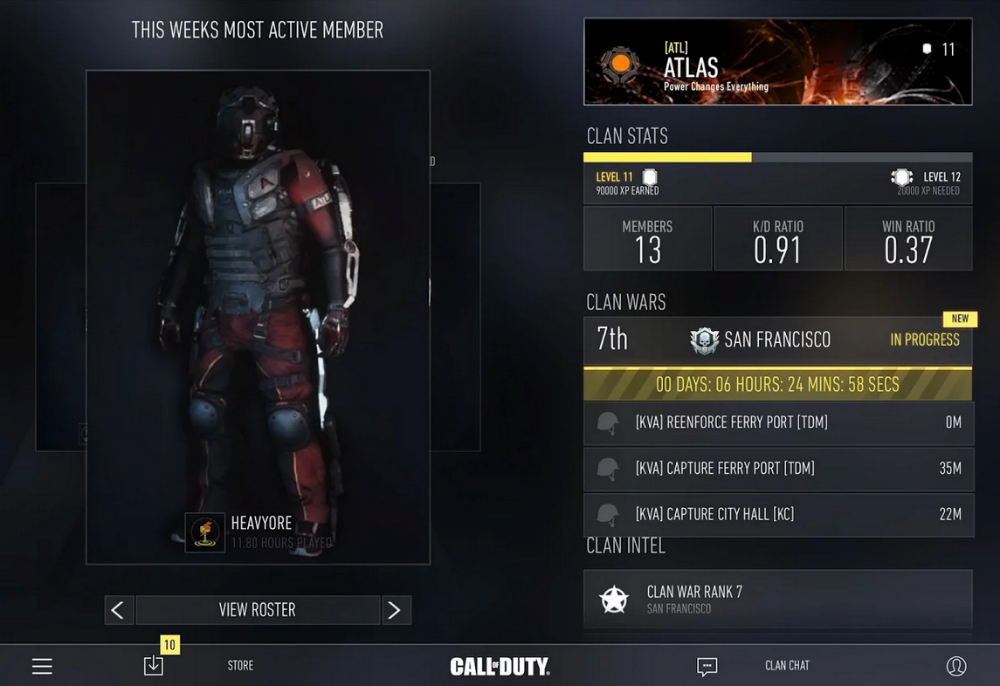
Task: Click the Call of Duty logo
Action: (x=499, y=666)
